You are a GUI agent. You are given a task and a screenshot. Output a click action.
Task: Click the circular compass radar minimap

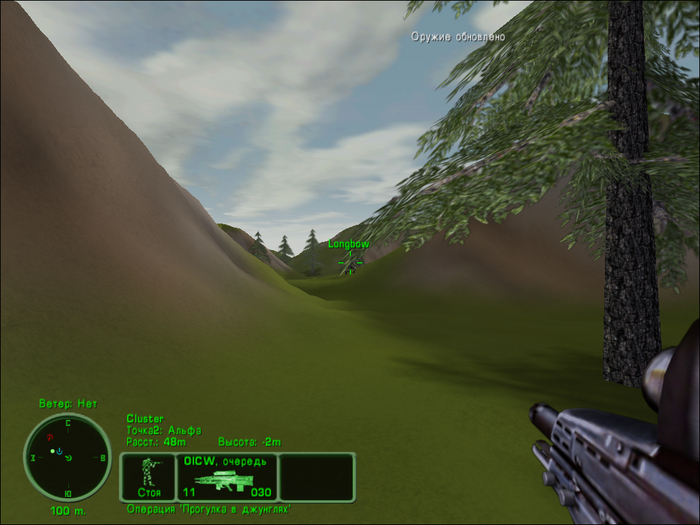click(x=68, y=457)
